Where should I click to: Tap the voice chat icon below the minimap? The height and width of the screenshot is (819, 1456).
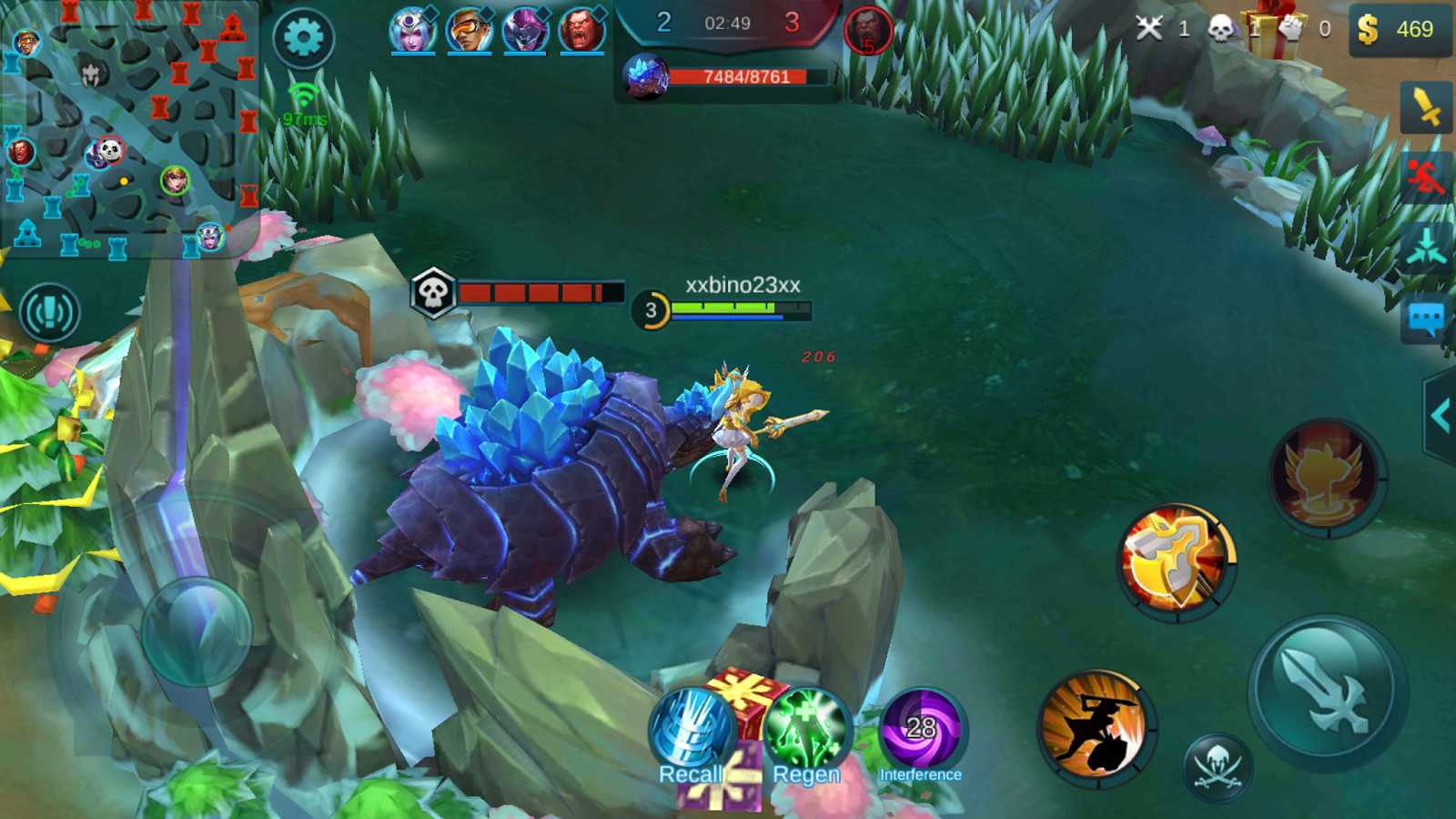50,311
